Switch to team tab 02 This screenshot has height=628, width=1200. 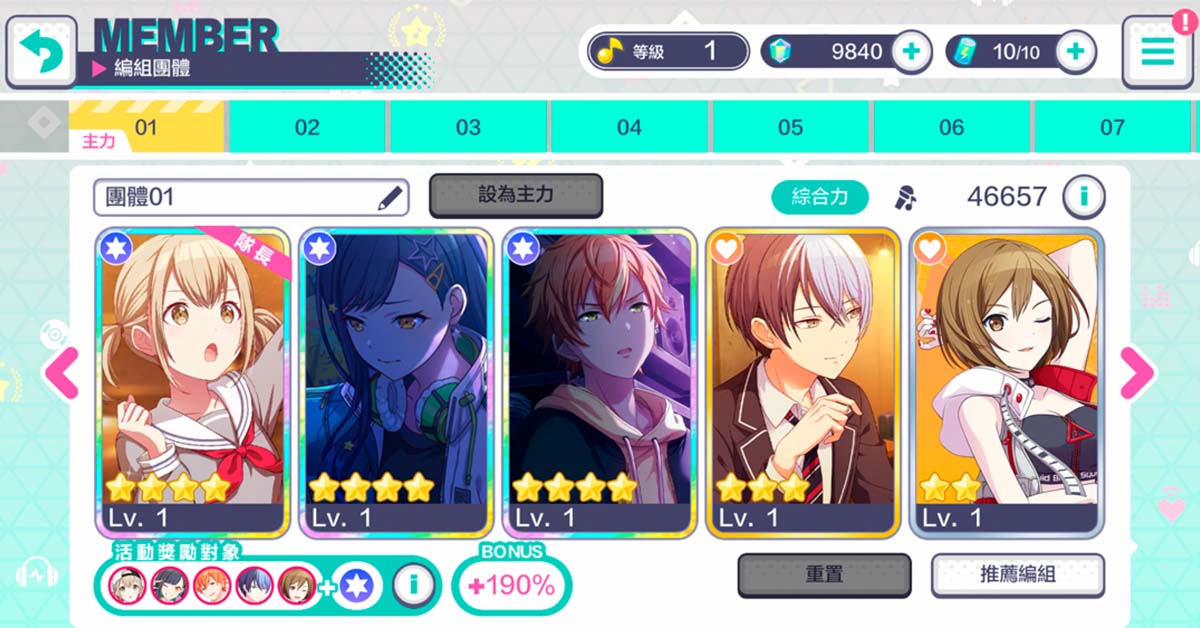tap(307, 127)
